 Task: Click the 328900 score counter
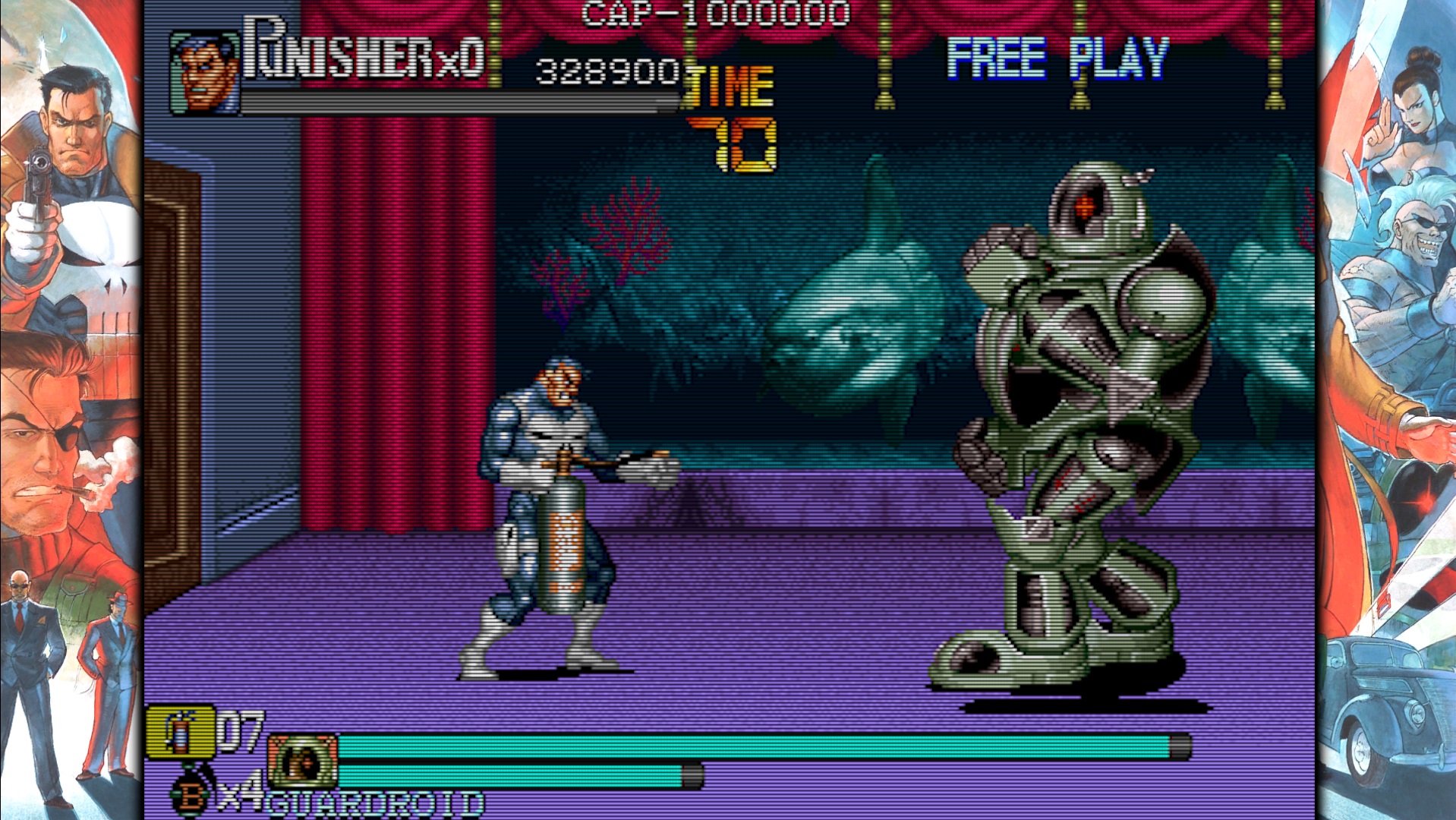(x=607, y=71)
